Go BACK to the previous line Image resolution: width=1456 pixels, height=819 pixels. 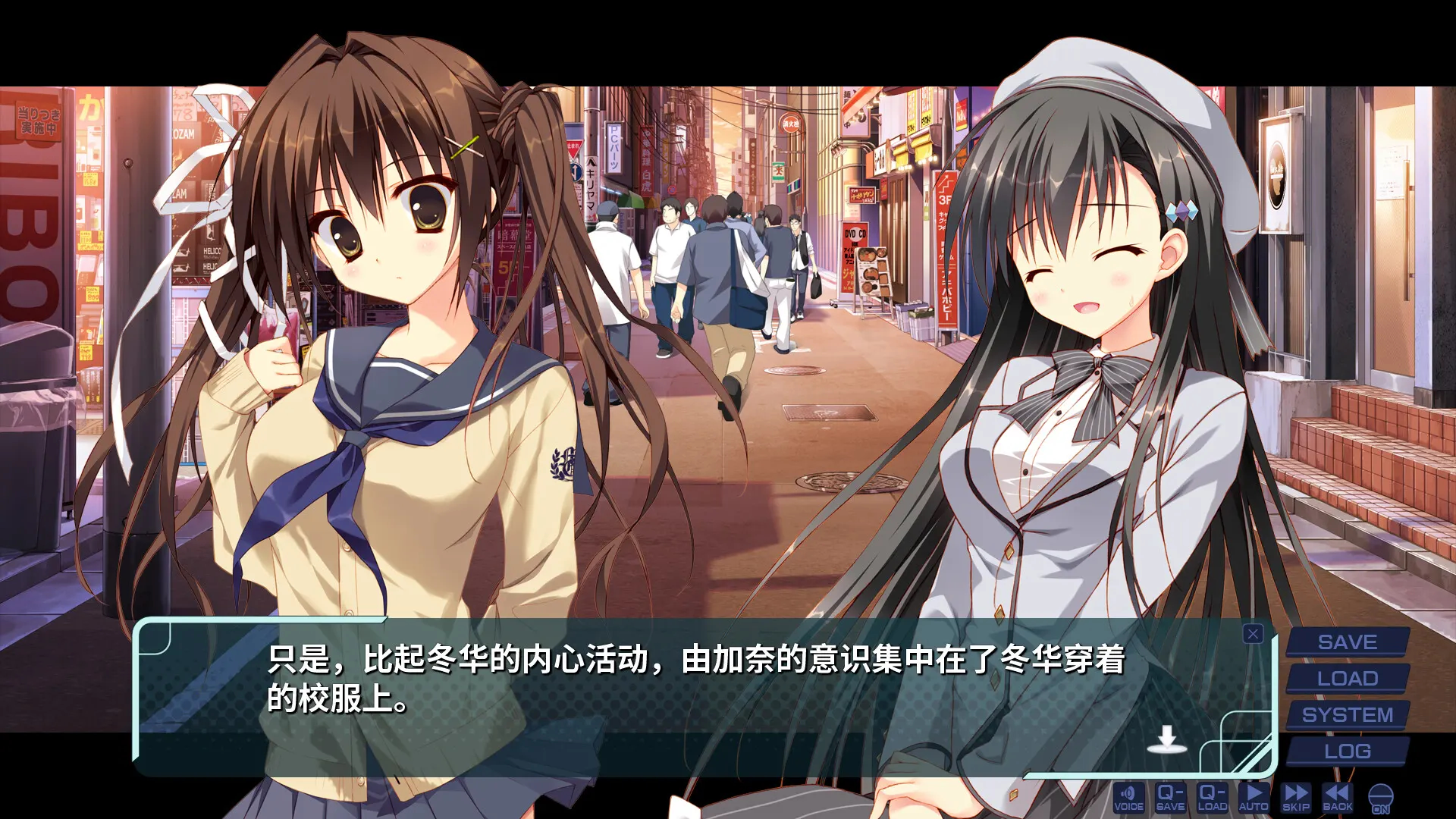coord(1338,798)
